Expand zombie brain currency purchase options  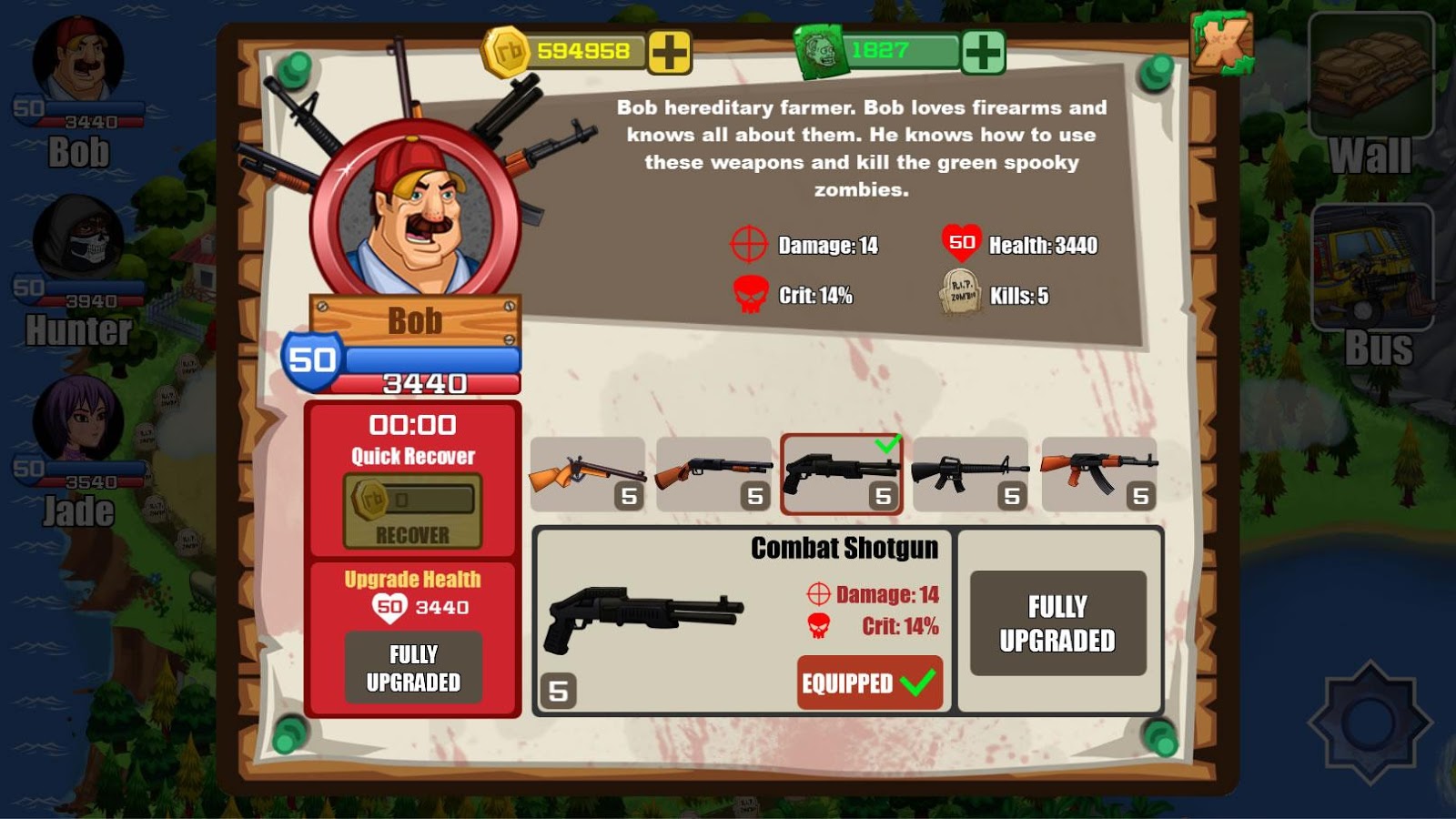[x=986, y=55]
